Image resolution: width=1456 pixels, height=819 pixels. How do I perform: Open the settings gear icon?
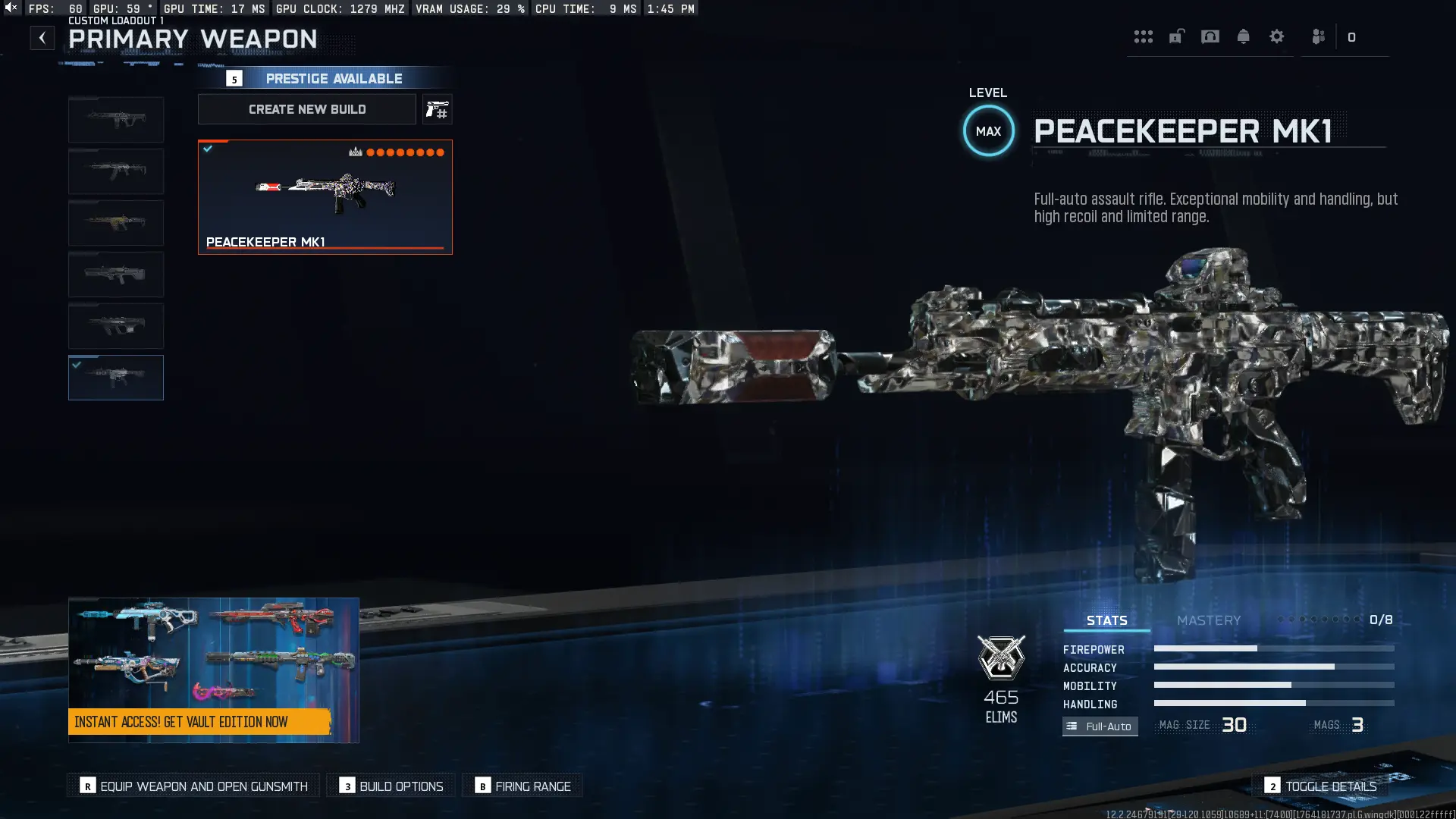1278,36
